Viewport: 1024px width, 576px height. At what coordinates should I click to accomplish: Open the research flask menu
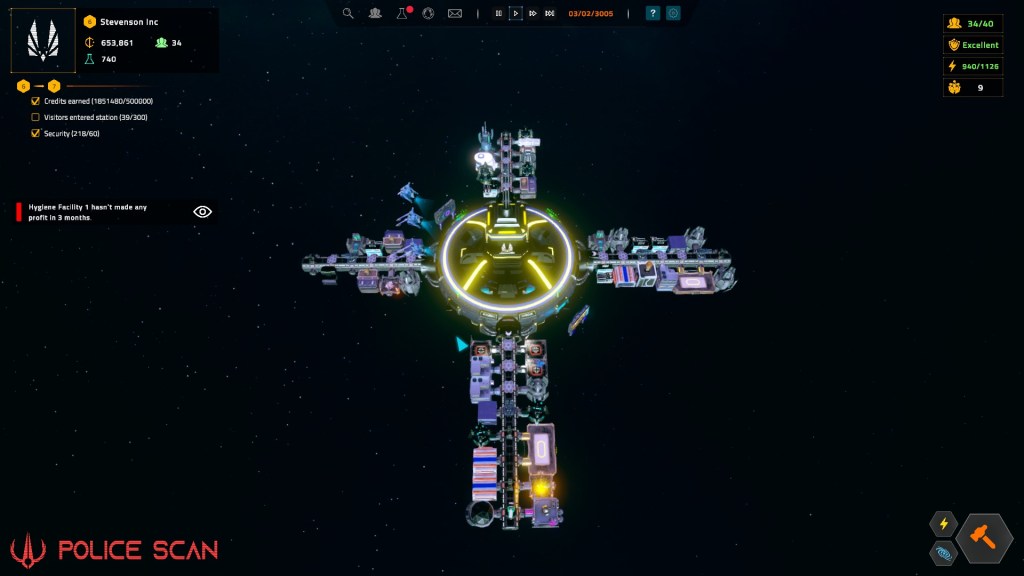point(402,13)
